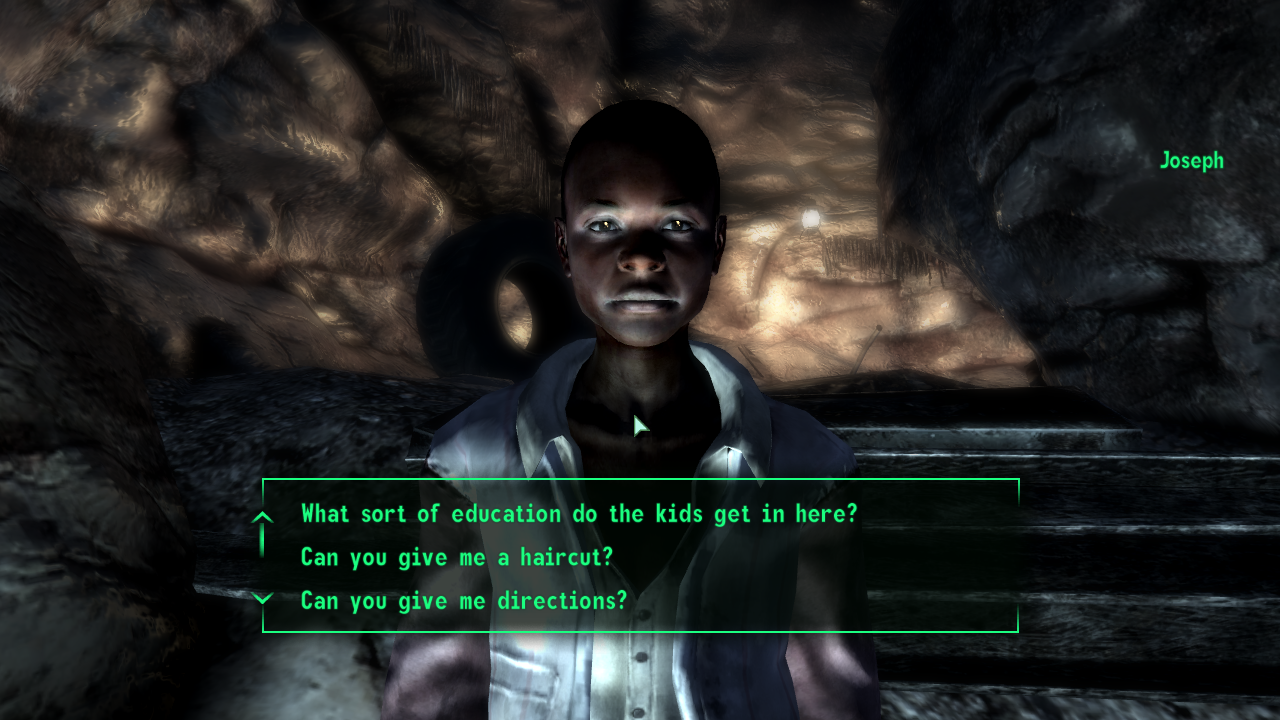This screenshot has height=720, width=1280.
Task: Click the downward chevron to scroll options
Action: click(x=263, y=600)
